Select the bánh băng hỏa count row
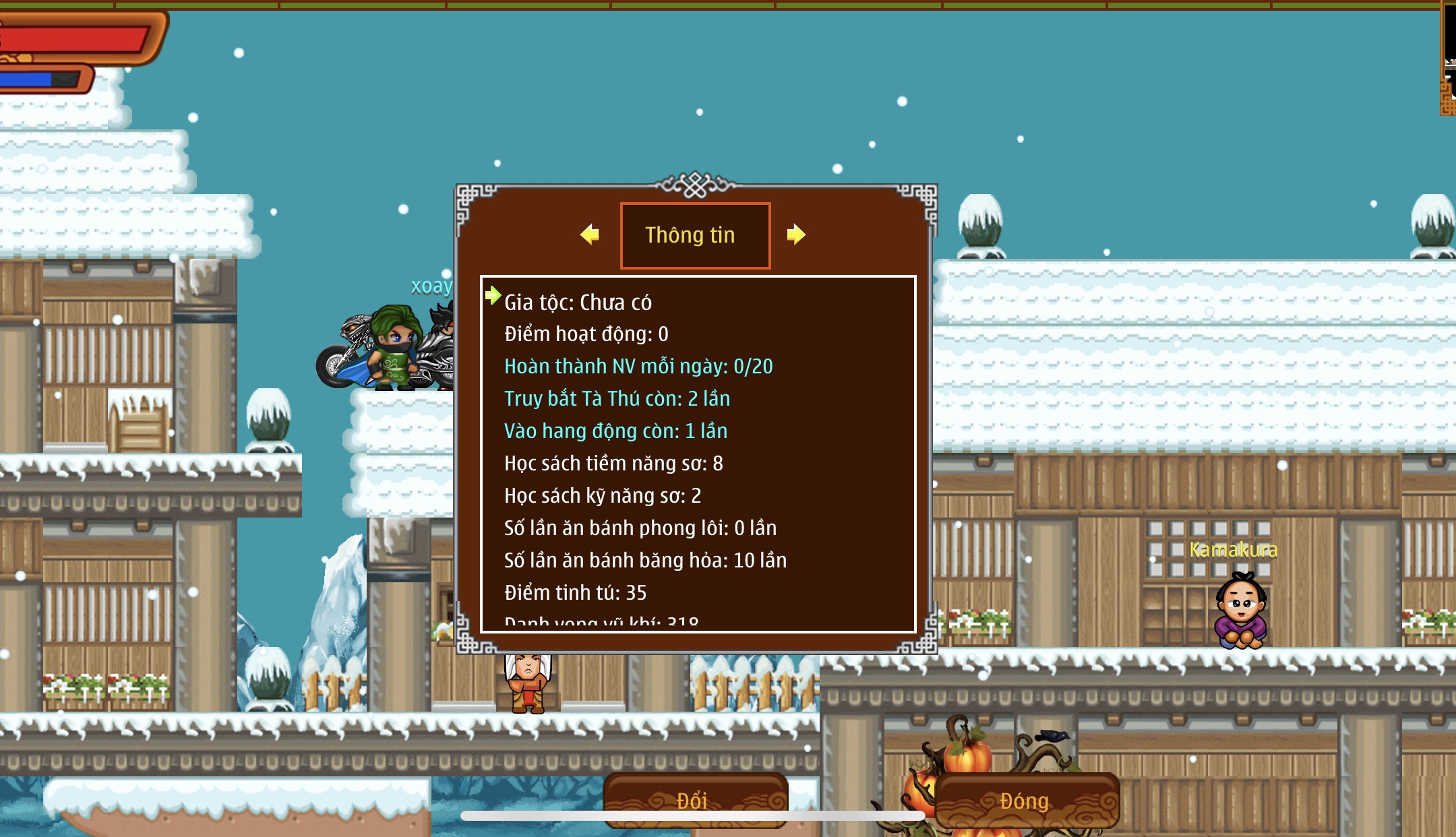This screenshot has width=1456, height=837. (645, 561)
